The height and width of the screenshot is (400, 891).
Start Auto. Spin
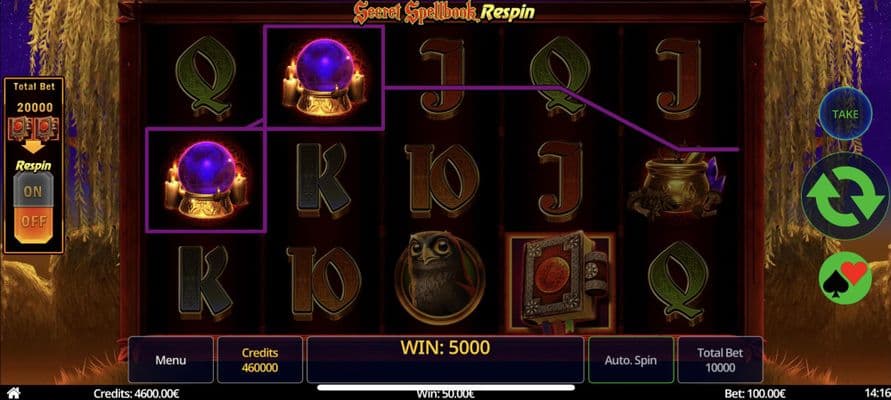(x=631, y=359)
